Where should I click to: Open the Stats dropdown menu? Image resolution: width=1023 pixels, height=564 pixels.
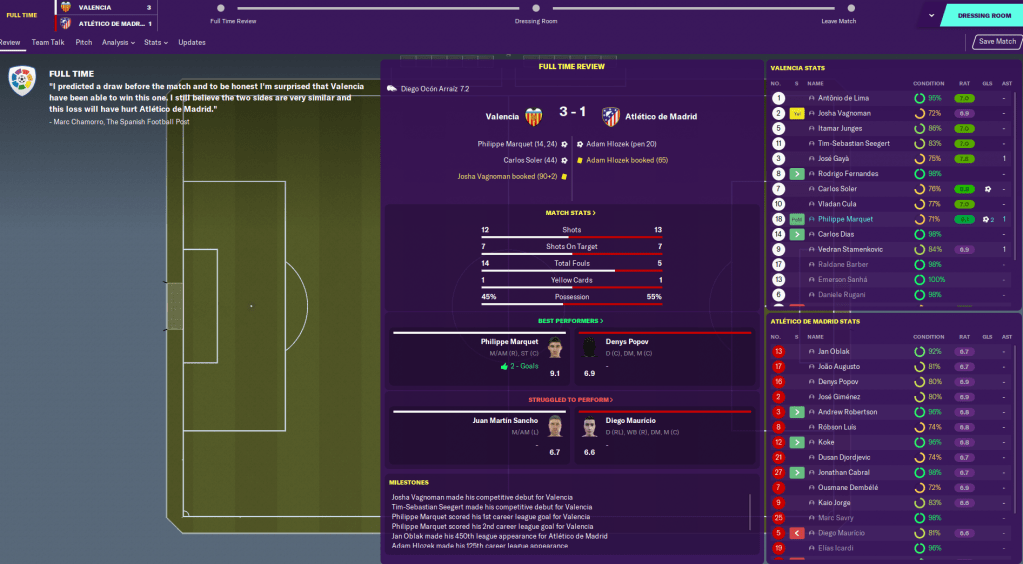pyautogui.click(x=155, y=43)
